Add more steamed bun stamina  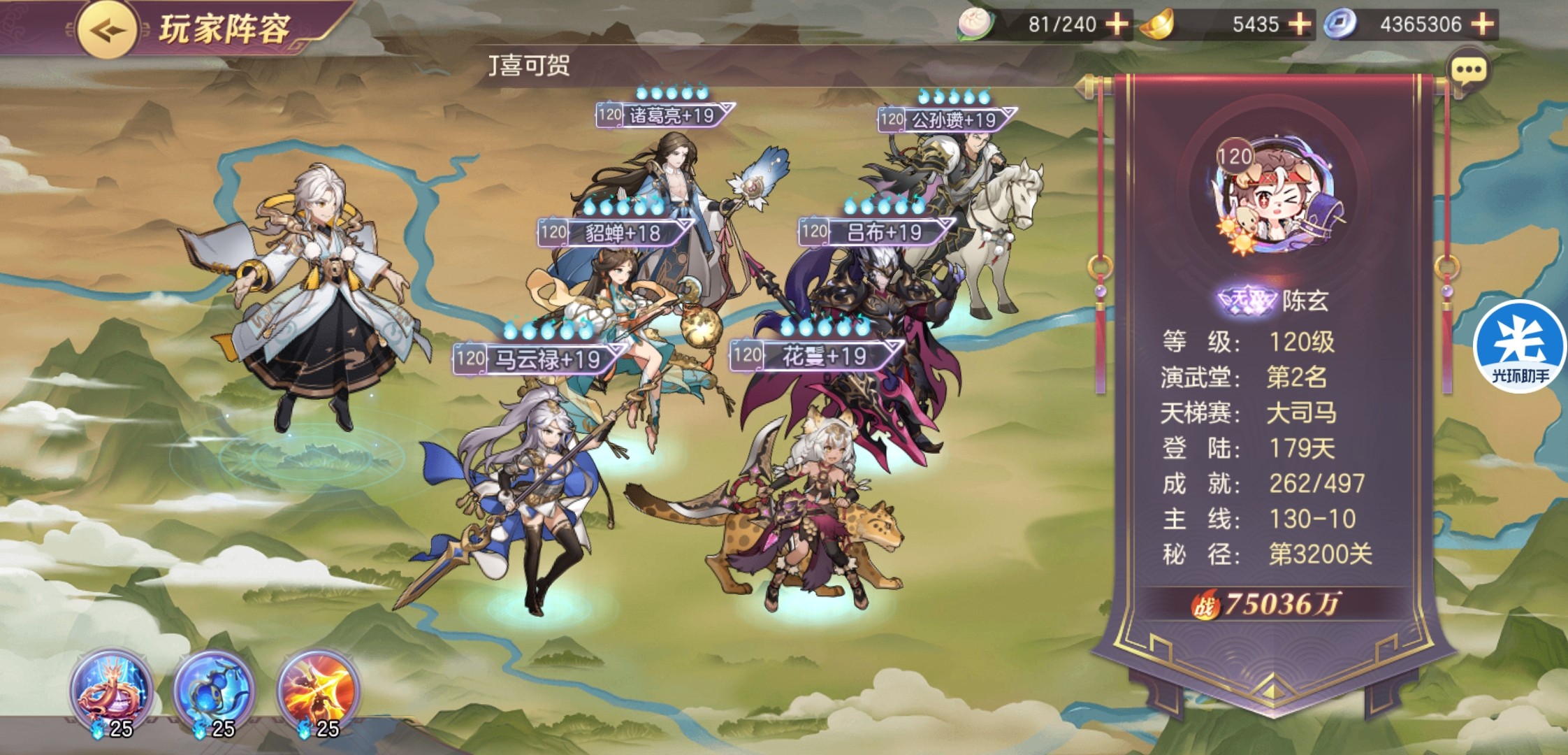(x=1117, y=24)
